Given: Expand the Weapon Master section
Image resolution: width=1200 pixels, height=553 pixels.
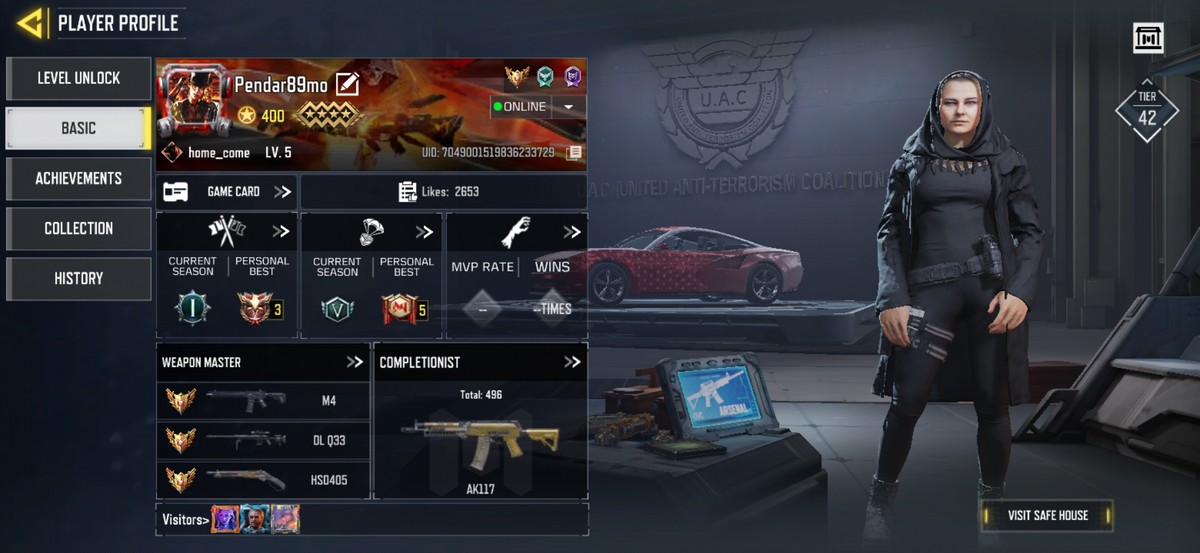Looking at the screenshot, I should pos(354,362).
